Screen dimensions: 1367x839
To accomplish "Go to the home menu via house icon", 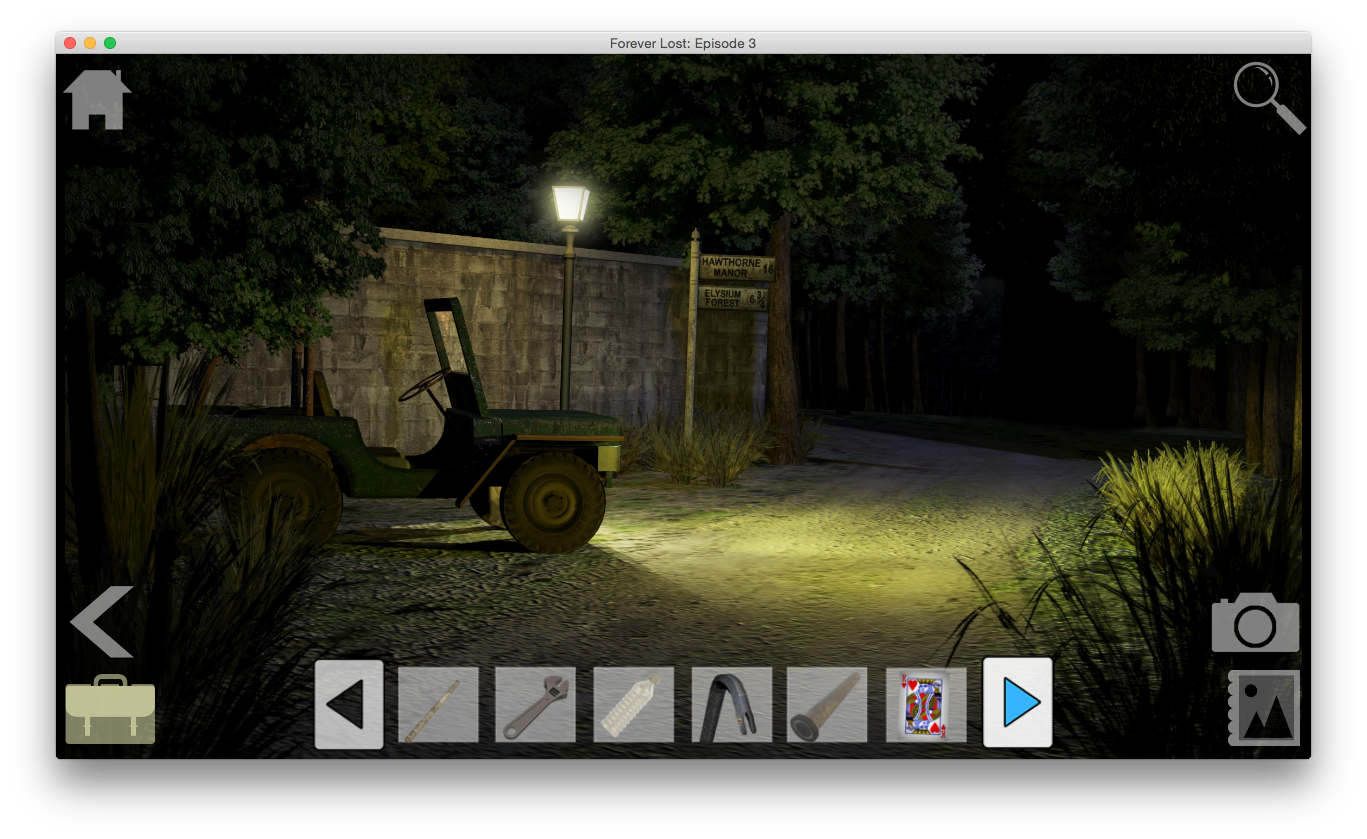I will 97,100.
